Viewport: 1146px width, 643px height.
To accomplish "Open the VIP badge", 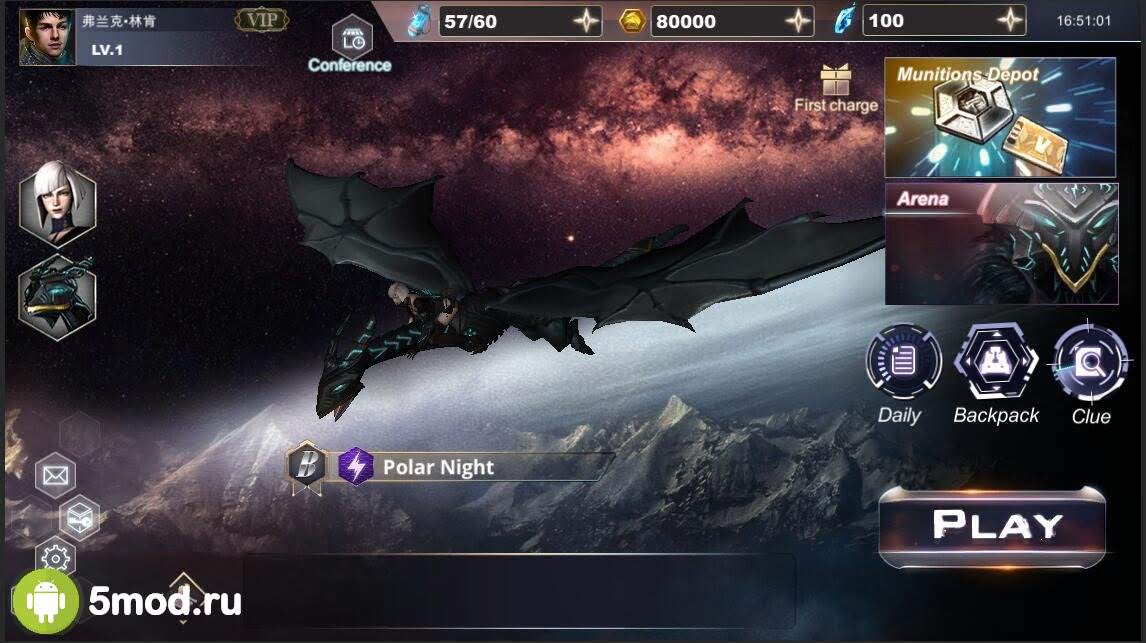I will coord(262,20).
